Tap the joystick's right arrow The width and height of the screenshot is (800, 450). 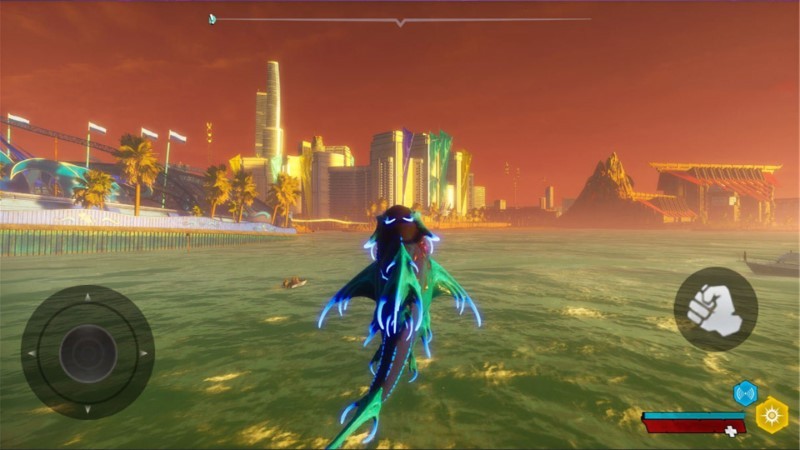point(143,353)
